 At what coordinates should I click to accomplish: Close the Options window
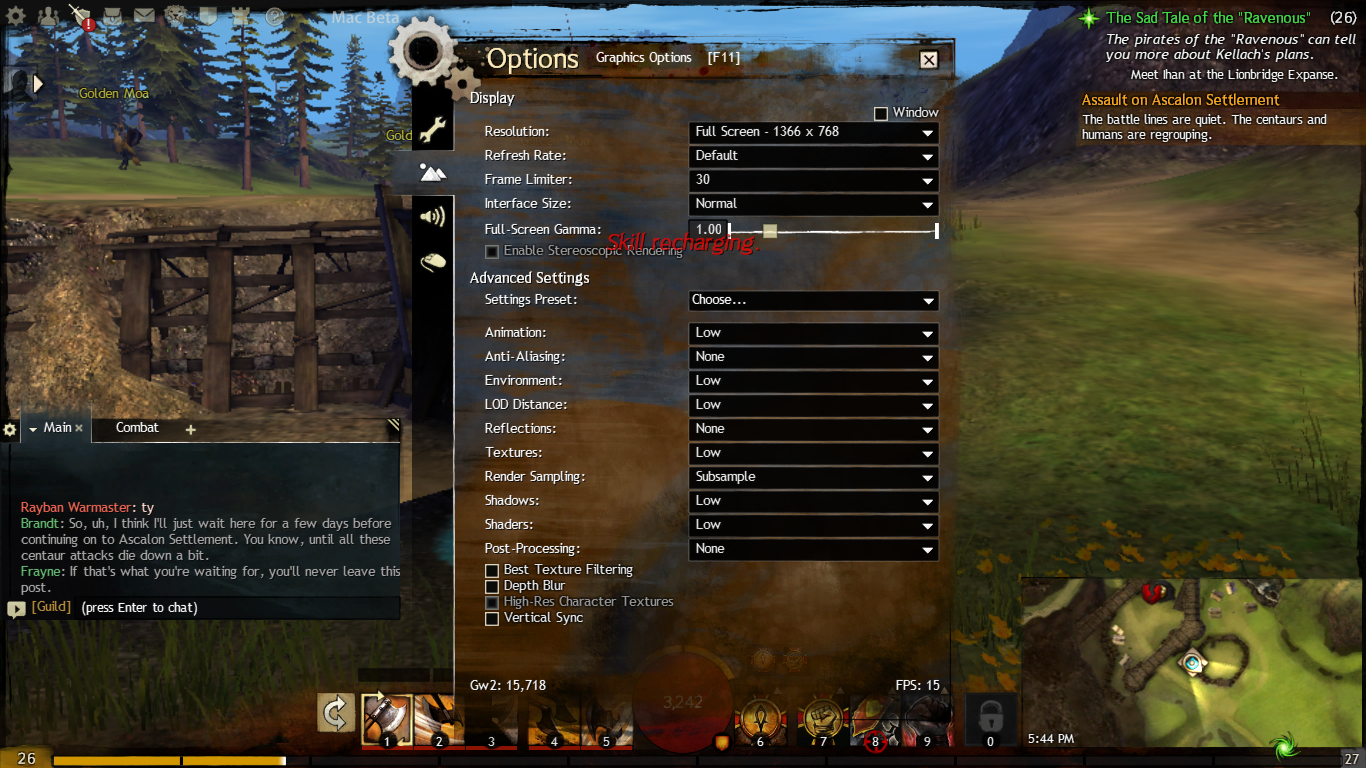929,60
